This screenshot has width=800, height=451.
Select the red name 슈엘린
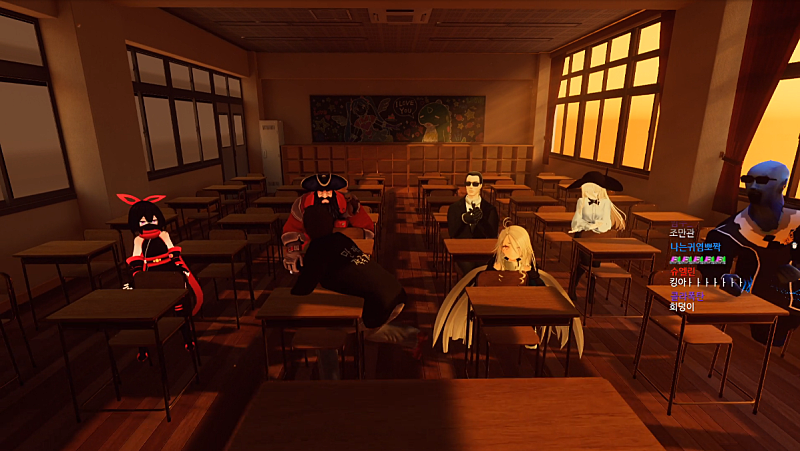point(683,271)
